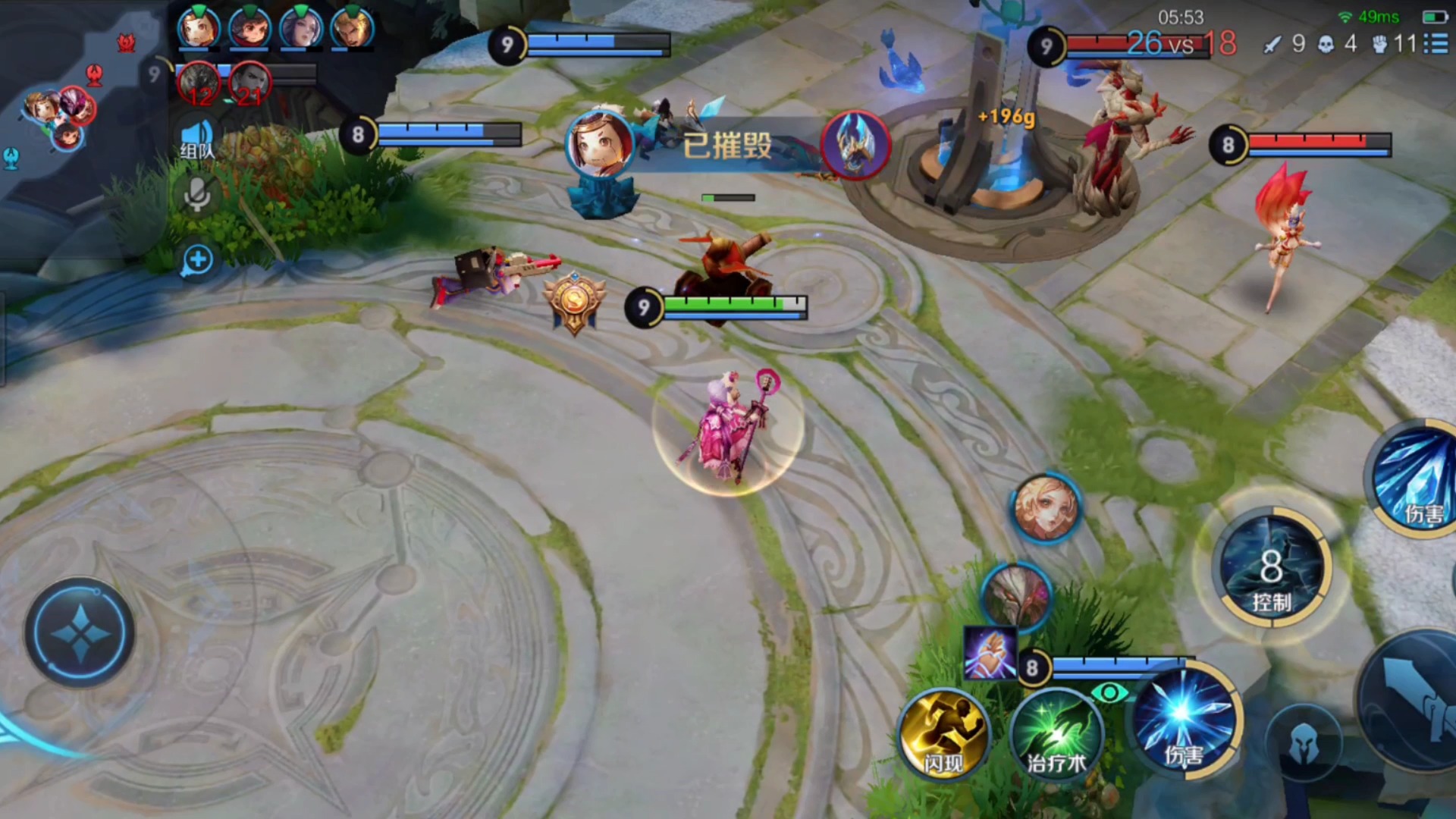This screenshot has width=1456, height=819.
Task: Use the 控制 skill showing cooldown 8
Action: 1271,569
